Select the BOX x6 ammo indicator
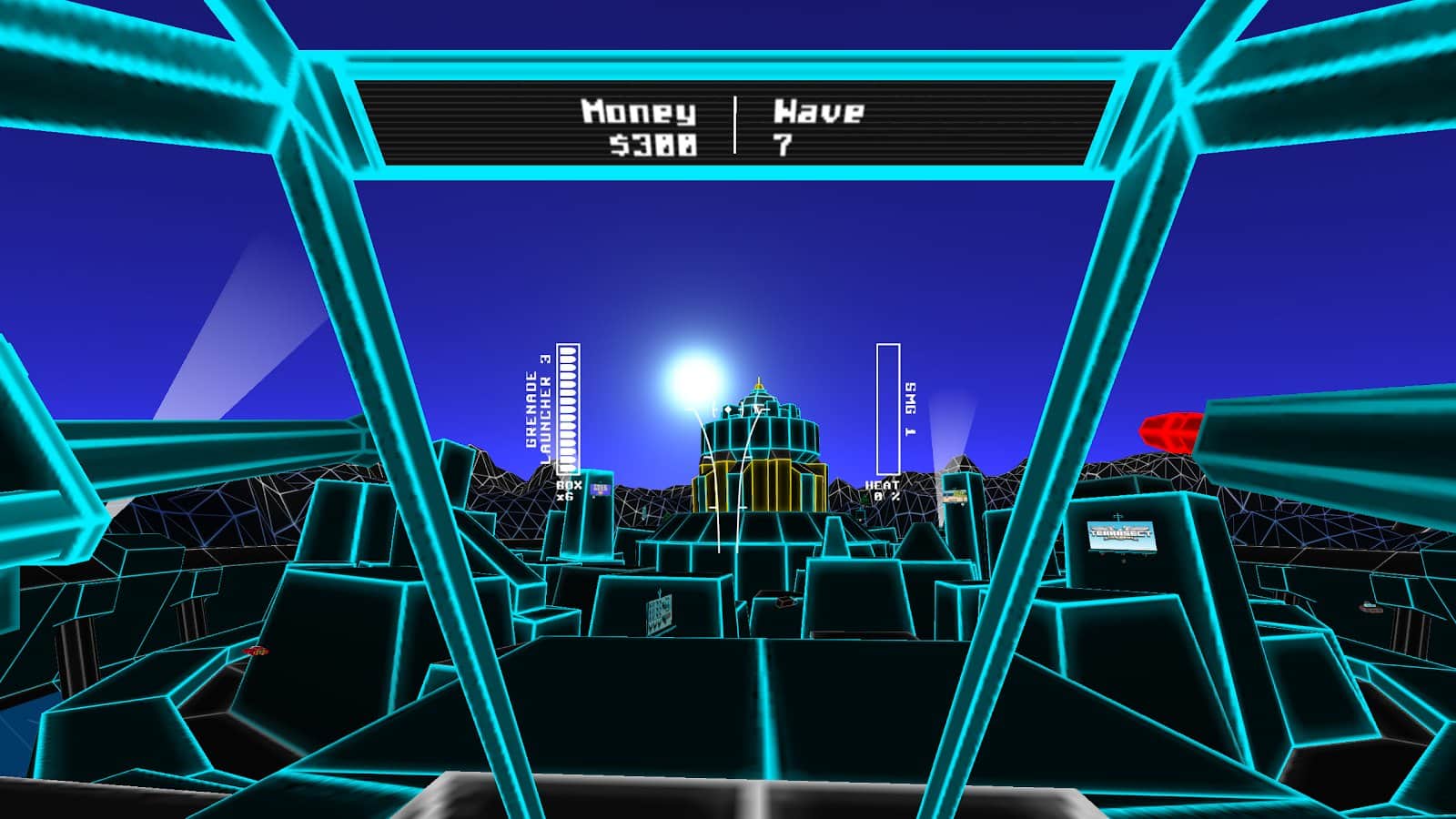Screen dimensions: 1456x819 click(x=567, y=491)
